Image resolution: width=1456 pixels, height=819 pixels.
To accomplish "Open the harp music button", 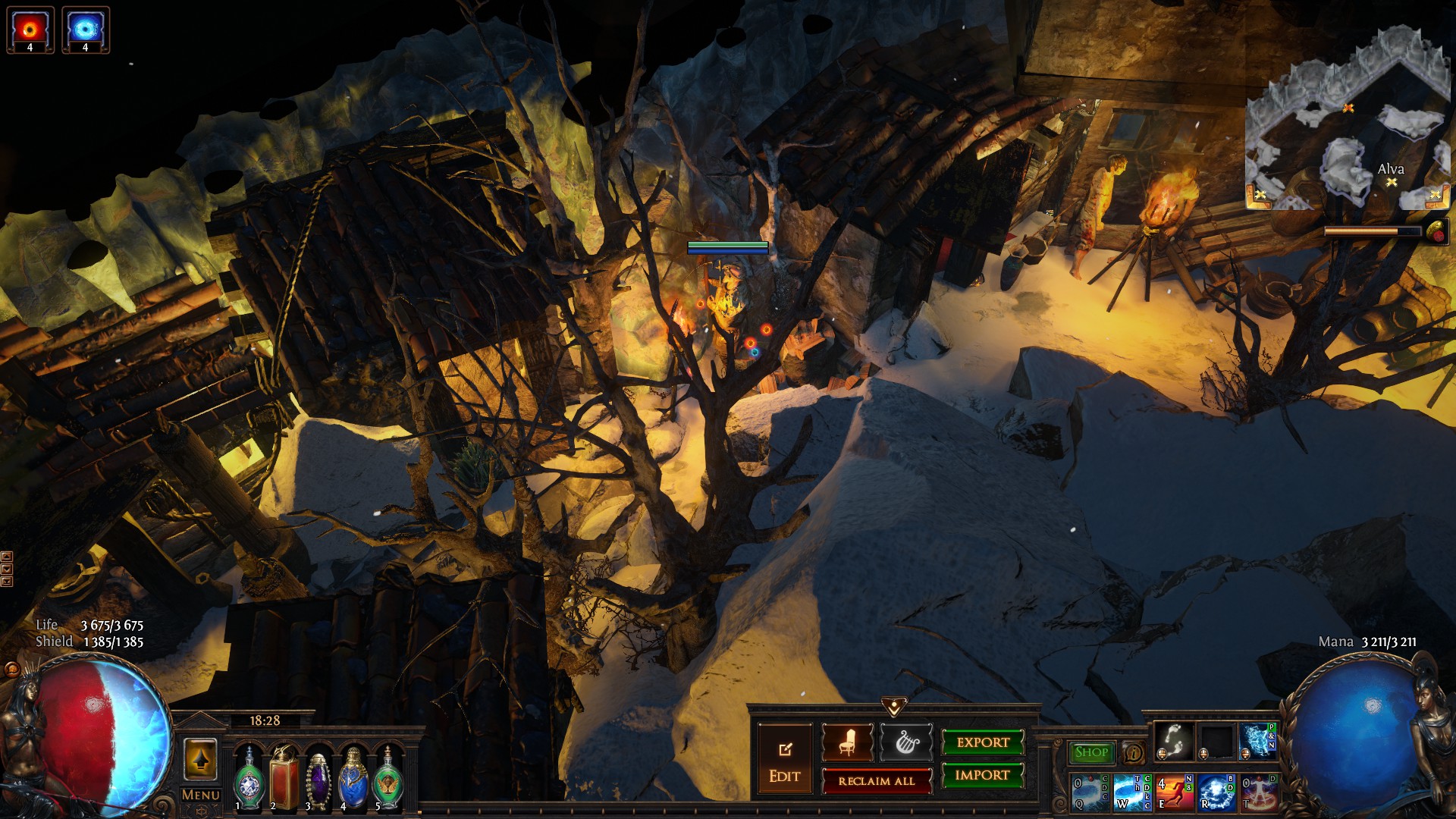I will (x=906, y=742).
